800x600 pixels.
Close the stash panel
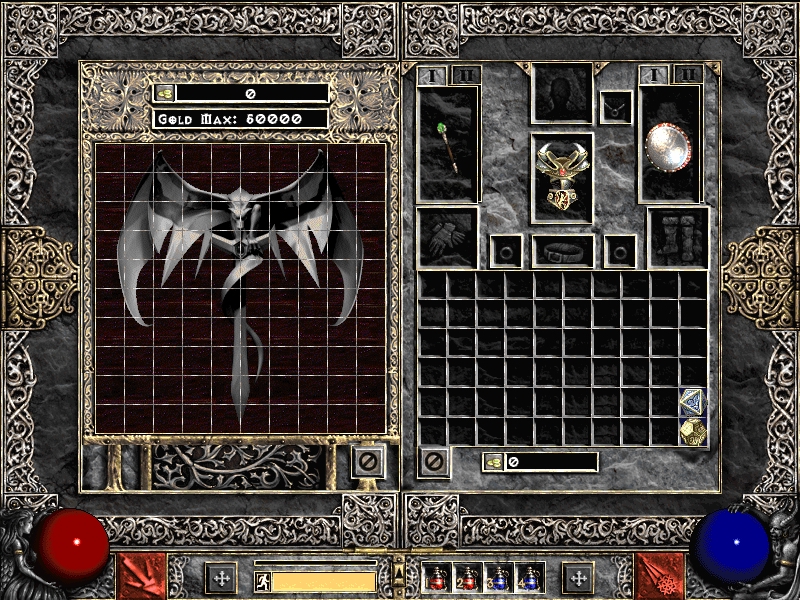click(x=368, y=461)
